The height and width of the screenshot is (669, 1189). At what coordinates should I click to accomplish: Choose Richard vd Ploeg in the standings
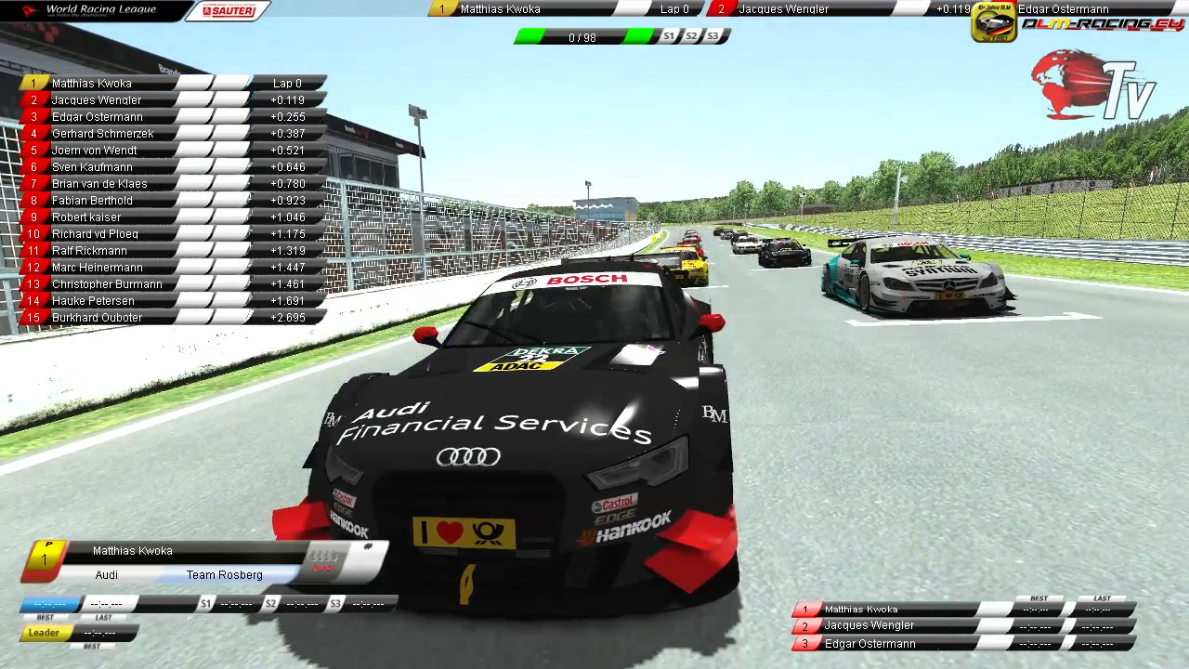coord(95,234)
